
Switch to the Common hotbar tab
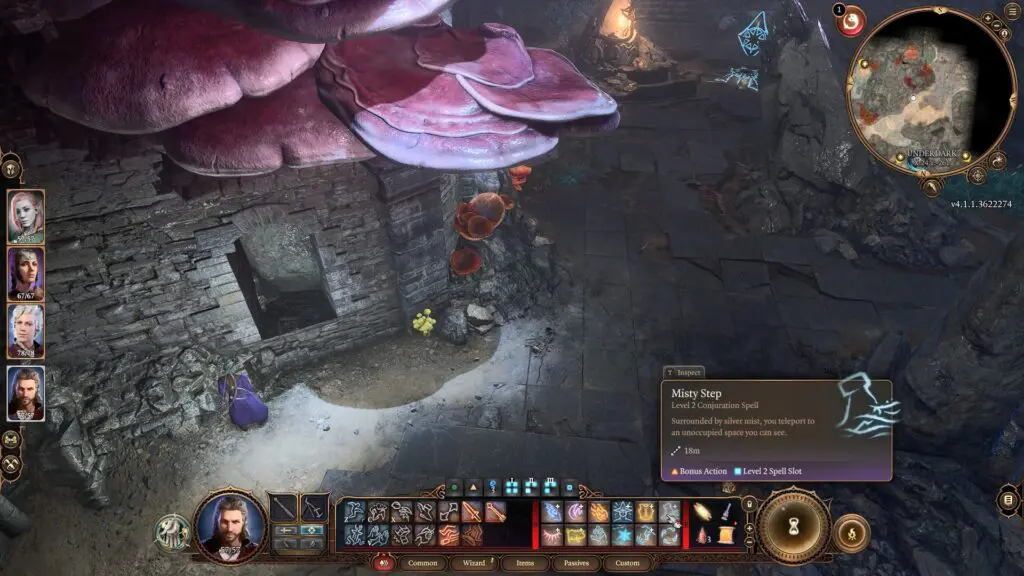click(x=423, y=563)
